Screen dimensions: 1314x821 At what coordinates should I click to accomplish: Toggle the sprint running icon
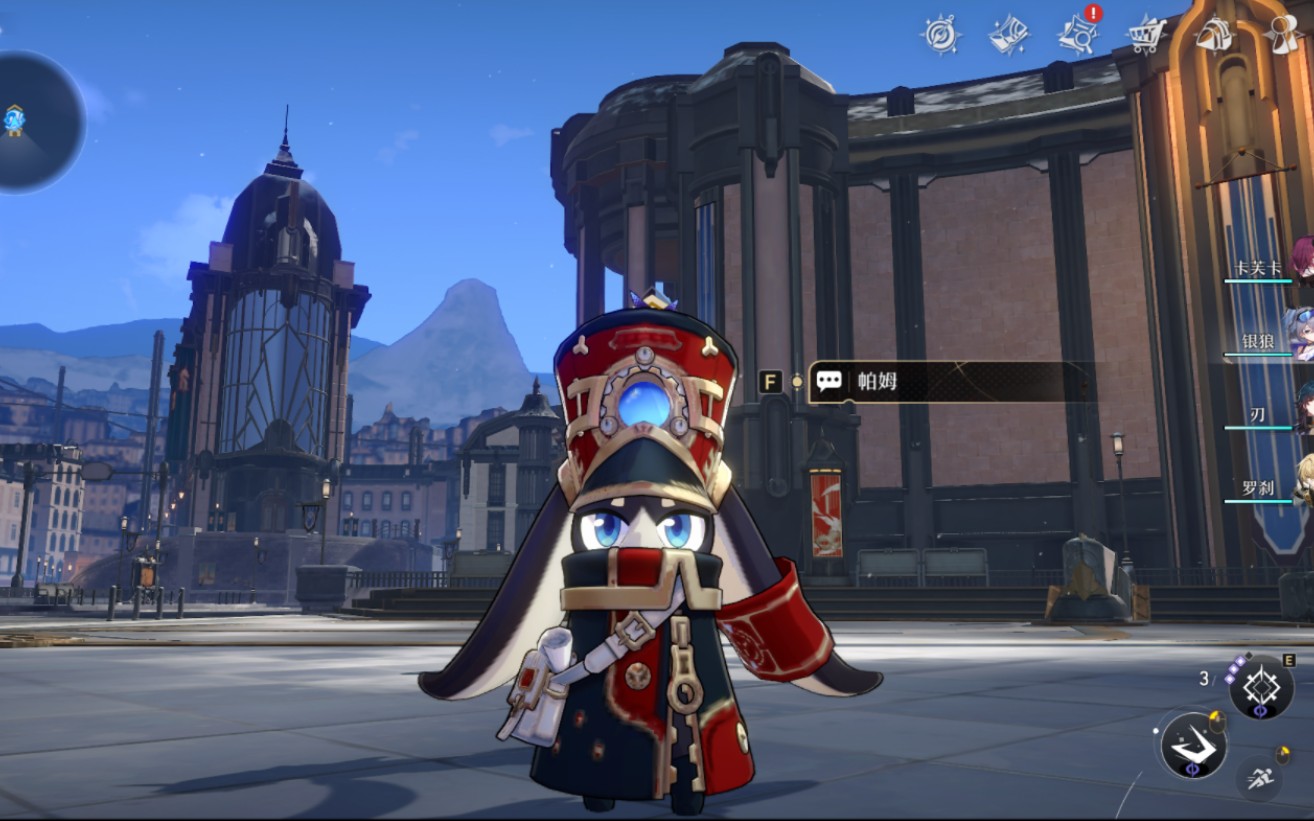click(1259, 778)
